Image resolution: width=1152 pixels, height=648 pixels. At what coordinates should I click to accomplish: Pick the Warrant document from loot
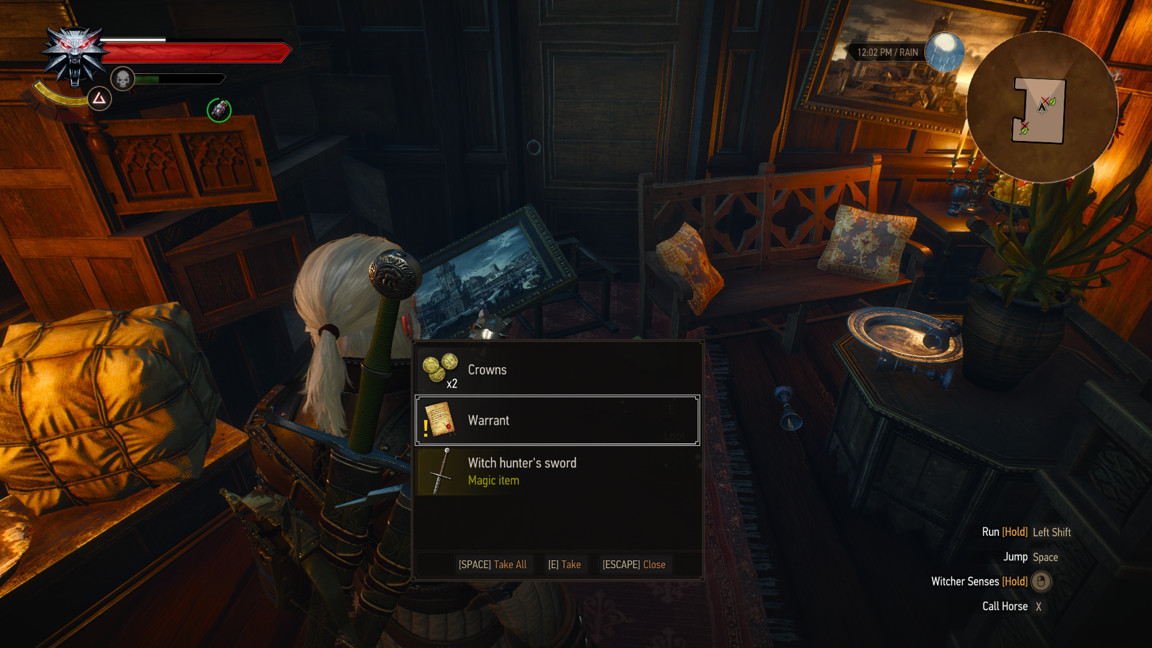tap(556, 421)
